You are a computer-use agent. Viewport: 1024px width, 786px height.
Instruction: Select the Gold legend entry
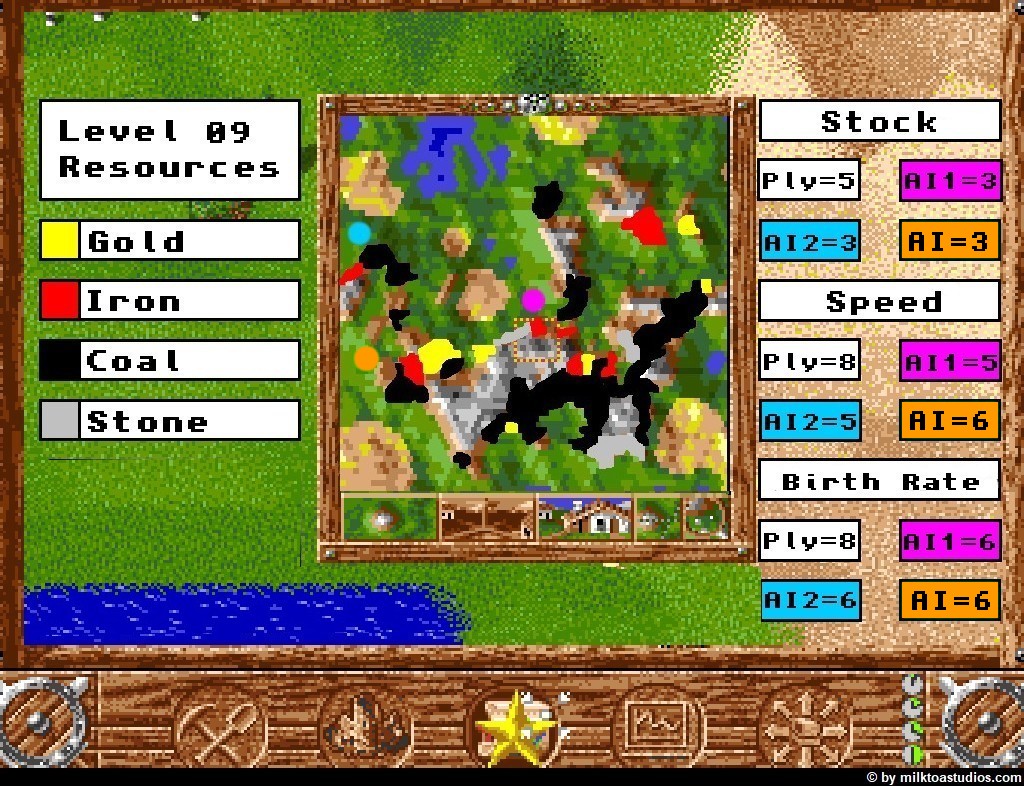click(170, 240)
